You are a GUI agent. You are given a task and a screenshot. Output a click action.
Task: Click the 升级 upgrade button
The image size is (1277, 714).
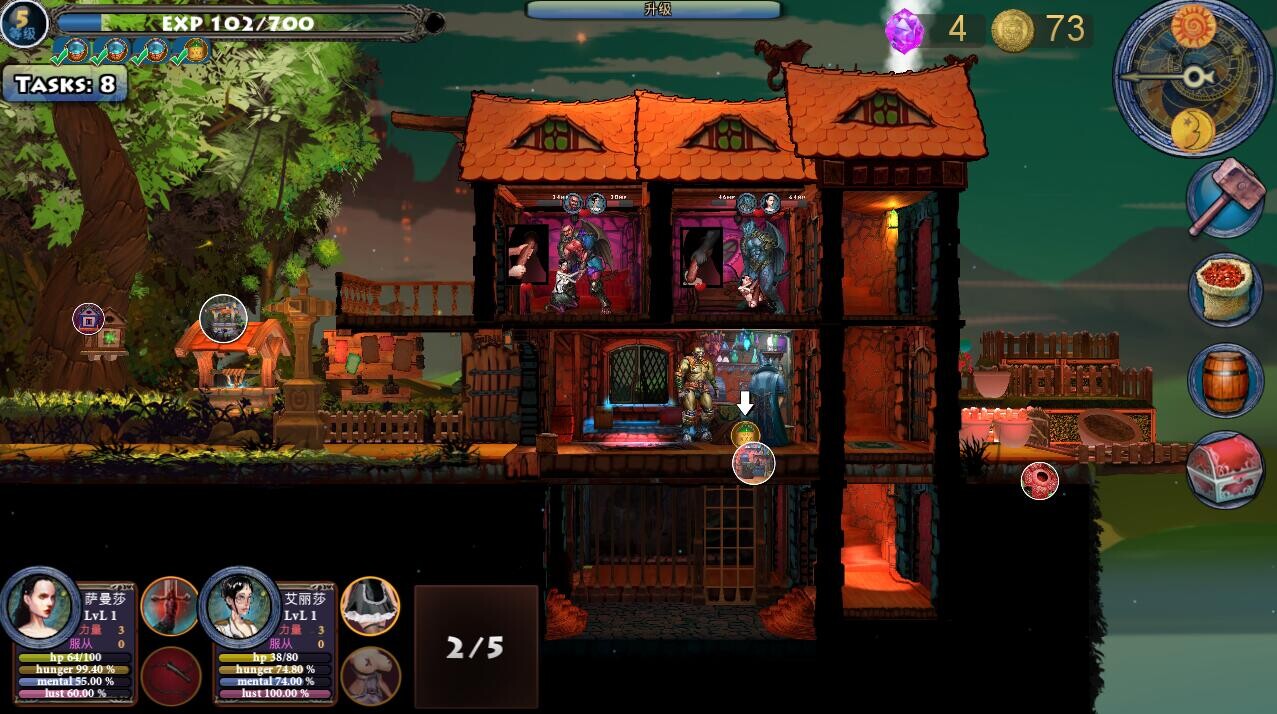[655, 10]
